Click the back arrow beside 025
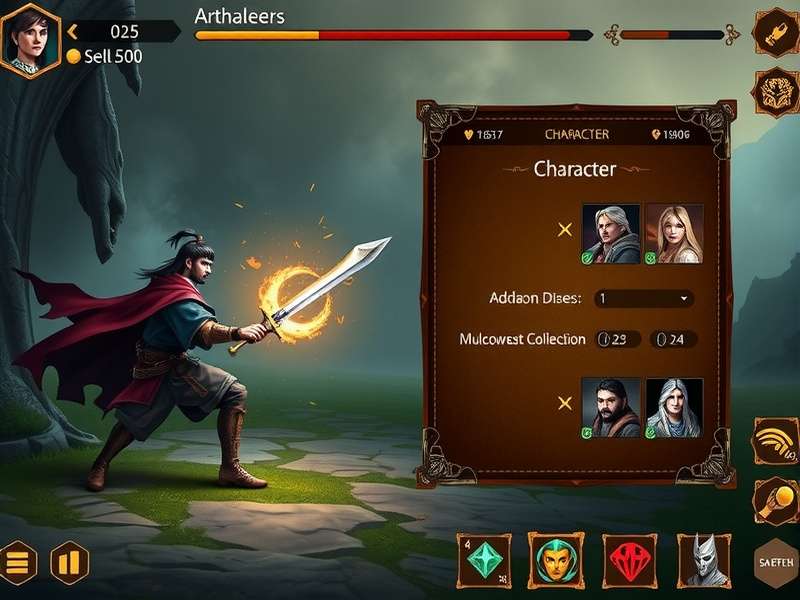Image resolution: width=800 pixels, height=600 pixels. (x=72, y=32)
